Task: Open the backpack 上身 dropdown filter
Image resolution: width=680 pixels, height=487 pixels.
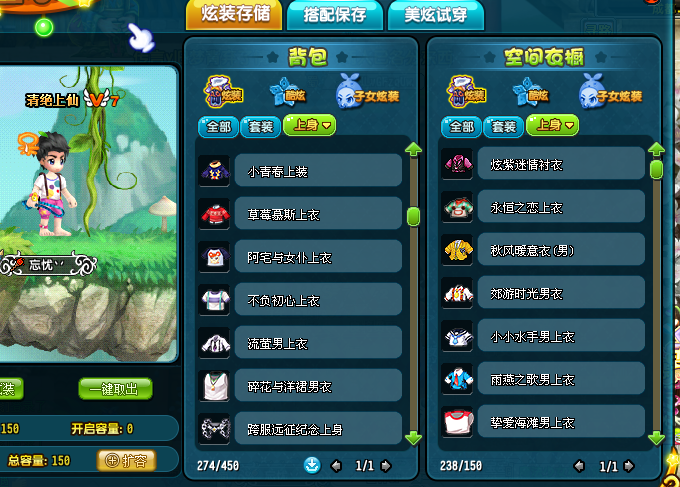Action: click(x=310, y=126)
